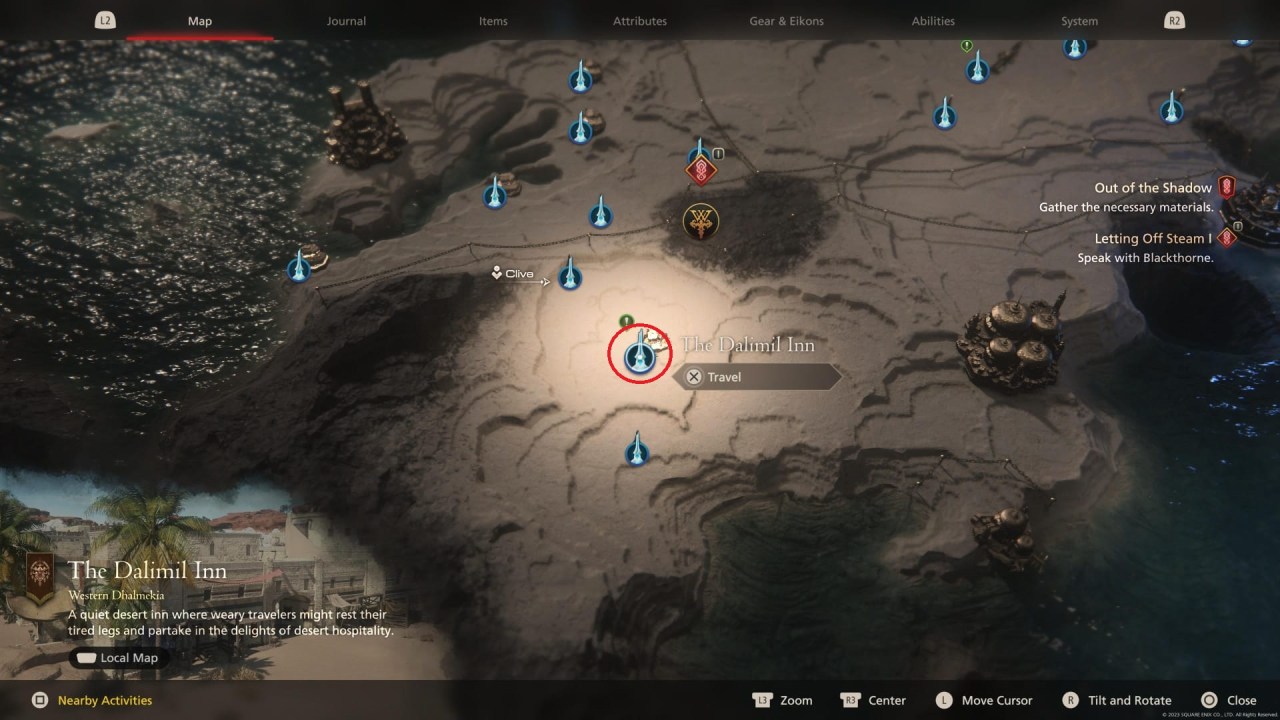This screenshot has height=720, width=1280.
Task: Click the obelisk icon in top-right map corner
Action: coord(1171,110)
